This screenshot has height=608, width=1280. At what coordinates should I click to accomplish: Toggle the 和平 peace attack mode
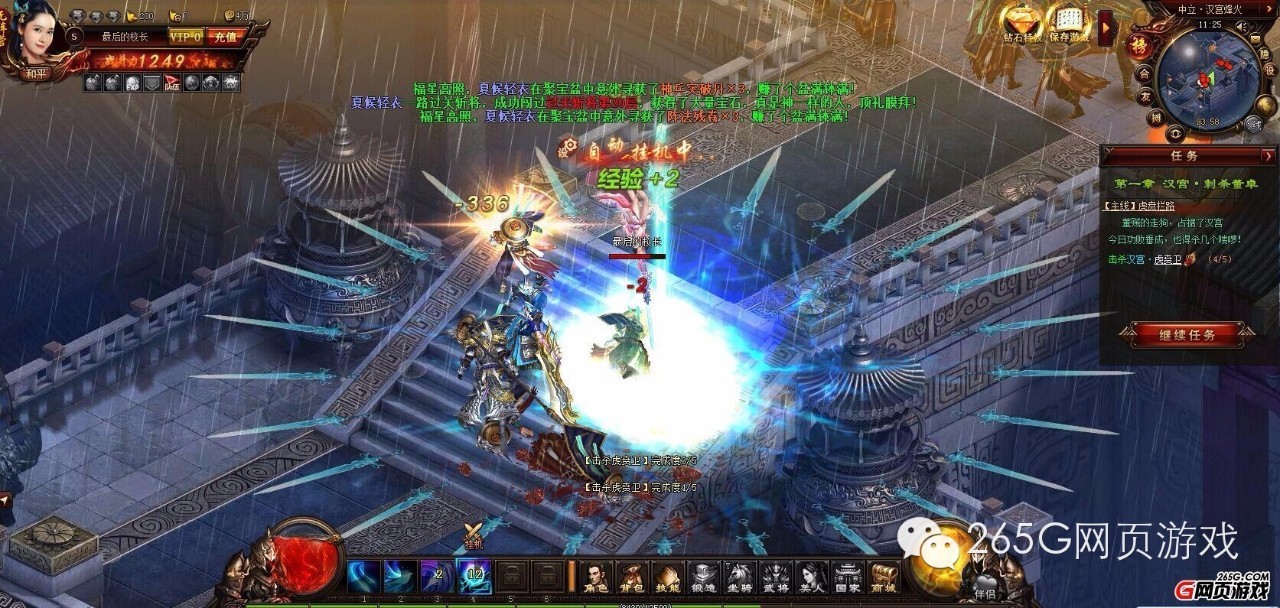(x=37, y=72)
